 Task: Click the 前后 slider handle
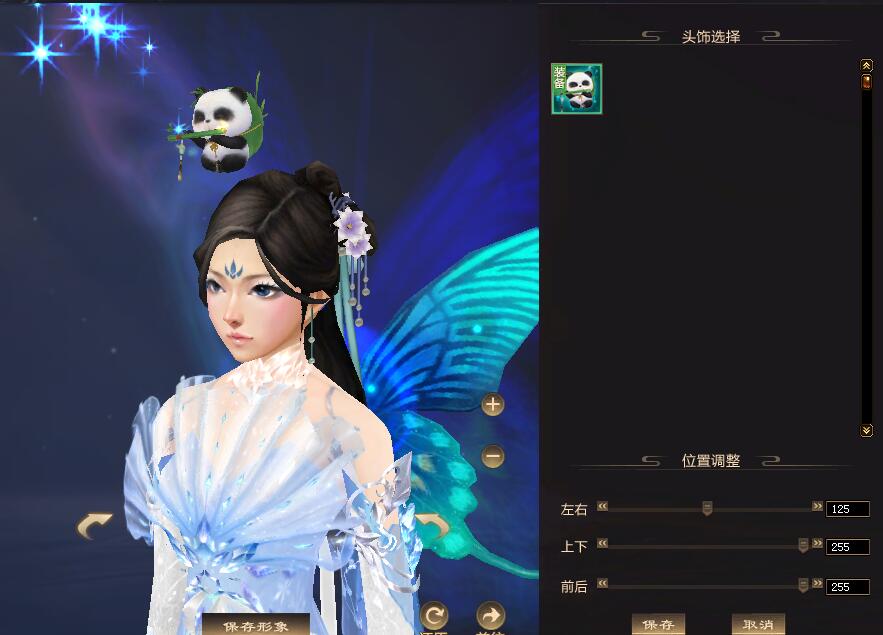point(803,585)
